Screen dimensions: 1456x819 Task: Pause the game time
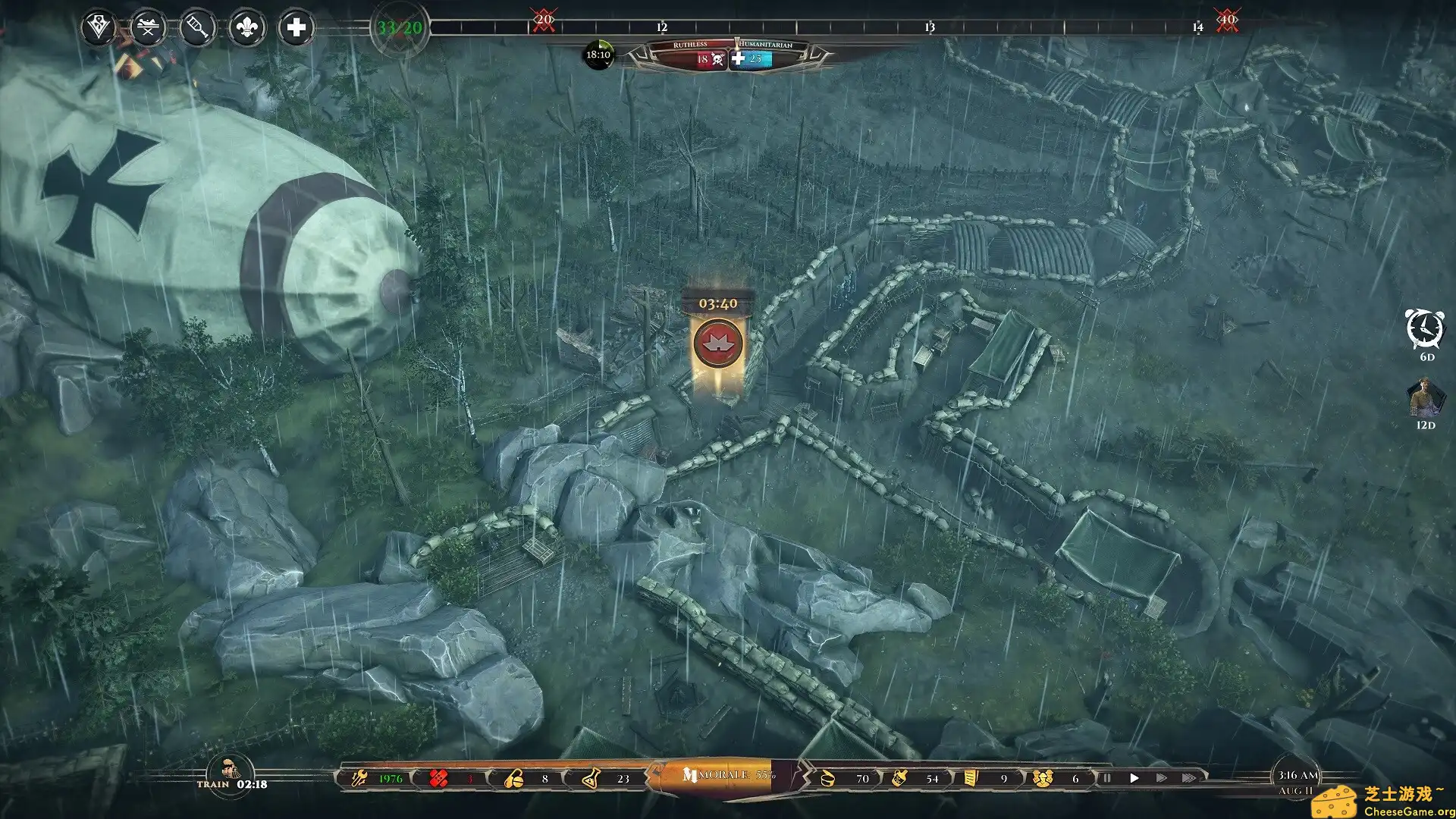(x=1106, y=778)
